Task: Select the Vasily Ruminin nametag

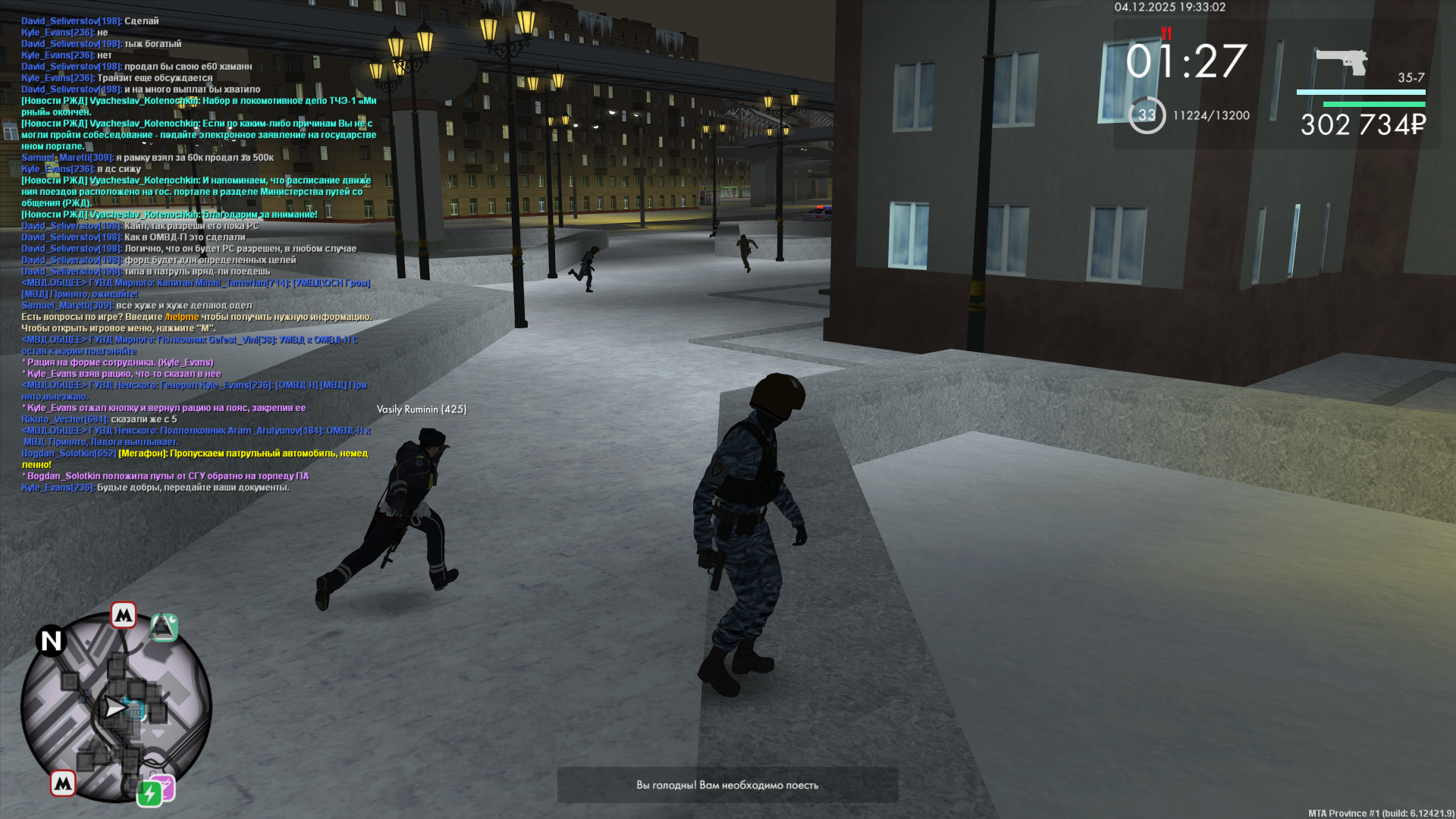Action: pos(422,409)
